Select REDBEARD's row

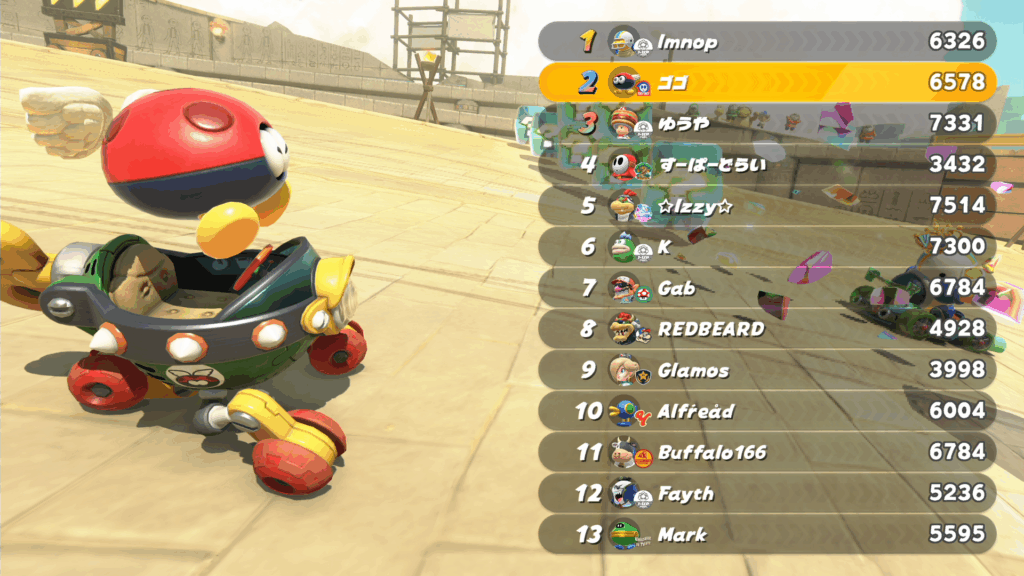click(767, 329)
